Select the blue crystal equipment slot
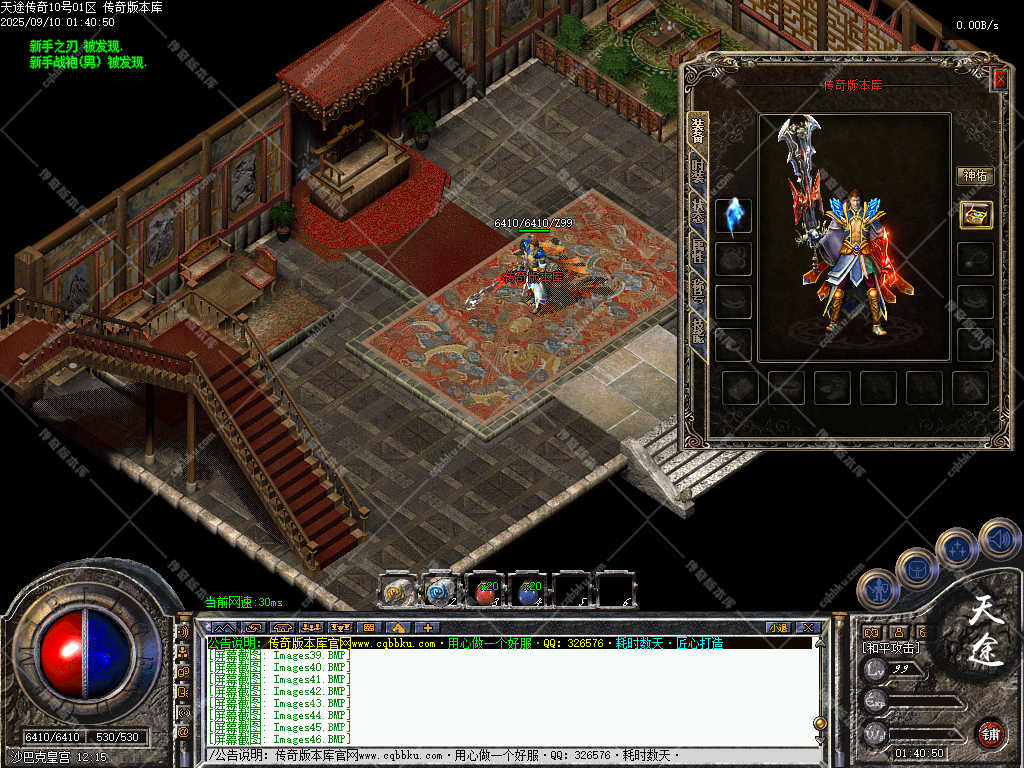1024x768 pixels. (x=733, y=216)
